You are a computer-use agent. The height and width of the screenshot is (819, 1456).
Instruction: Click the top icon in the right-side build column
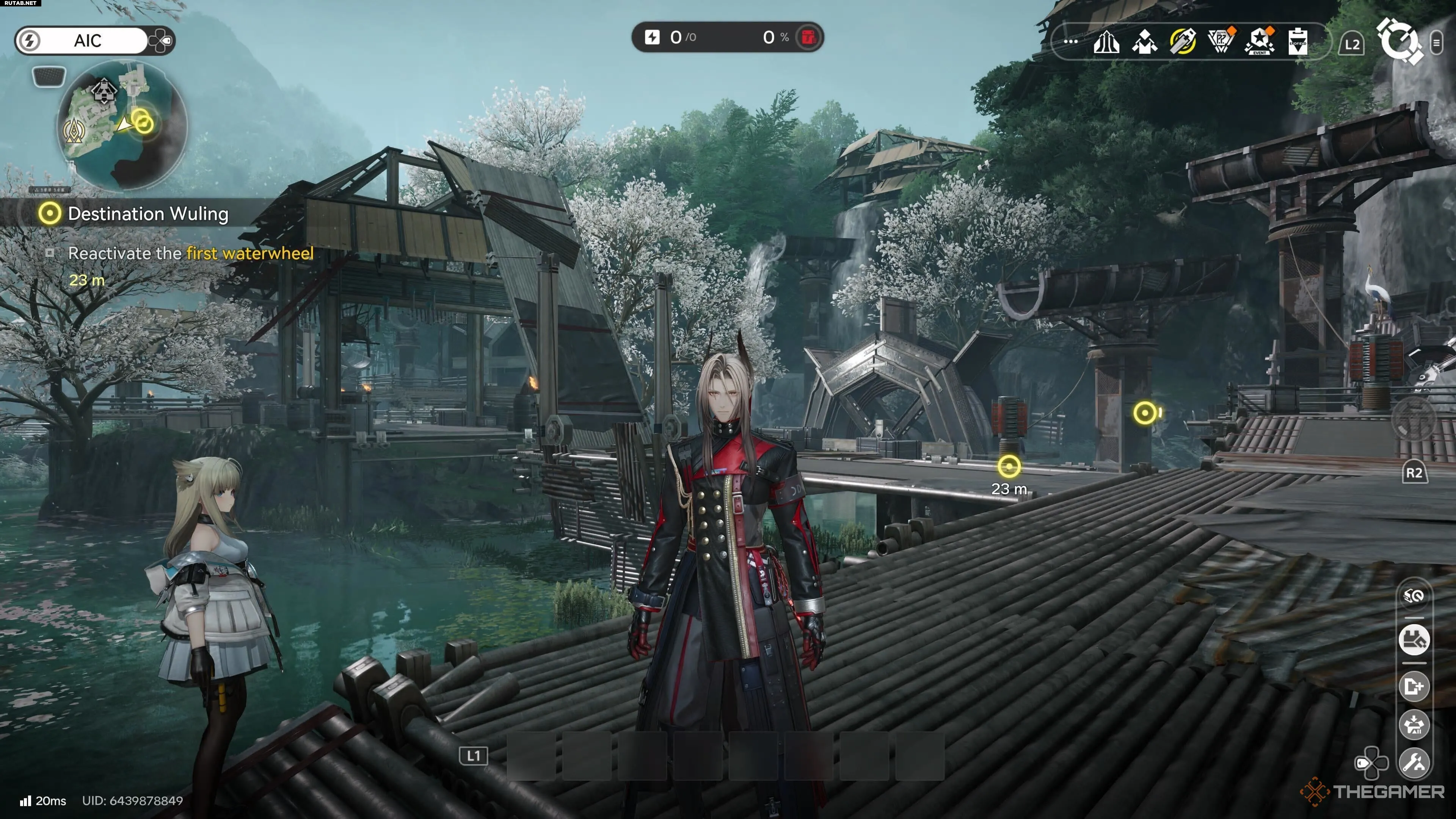1414,596
